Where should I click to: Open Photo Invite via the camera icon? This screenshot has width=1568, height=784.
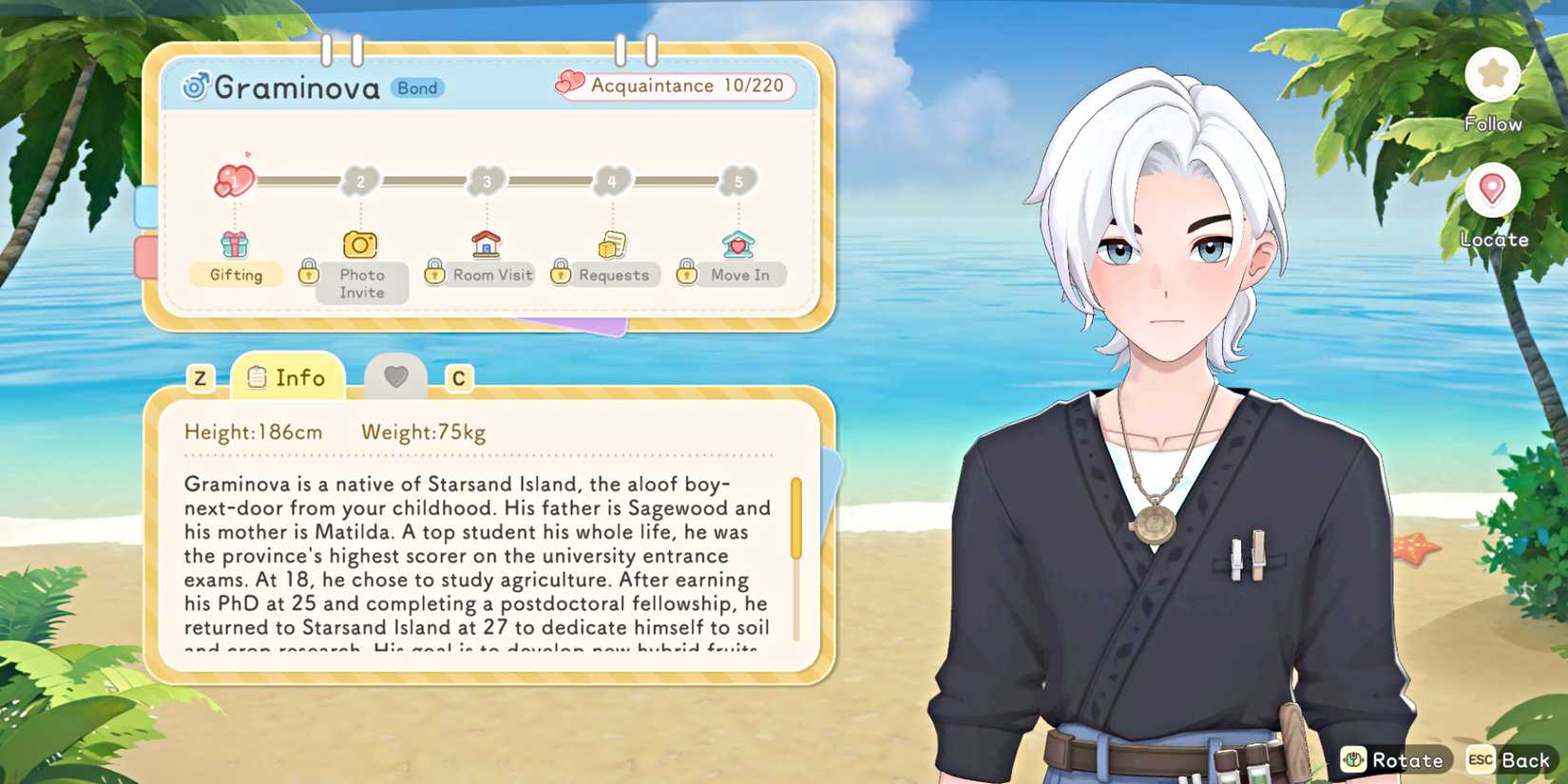pos(361,245)
